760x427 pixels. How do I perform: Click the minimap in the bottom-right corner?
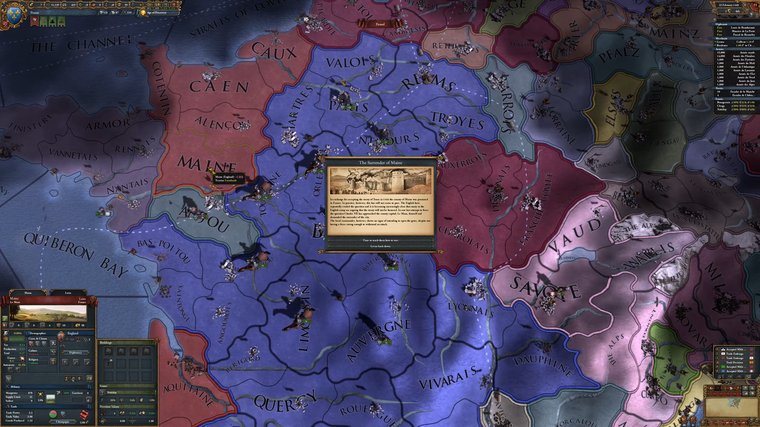(732, 404)
